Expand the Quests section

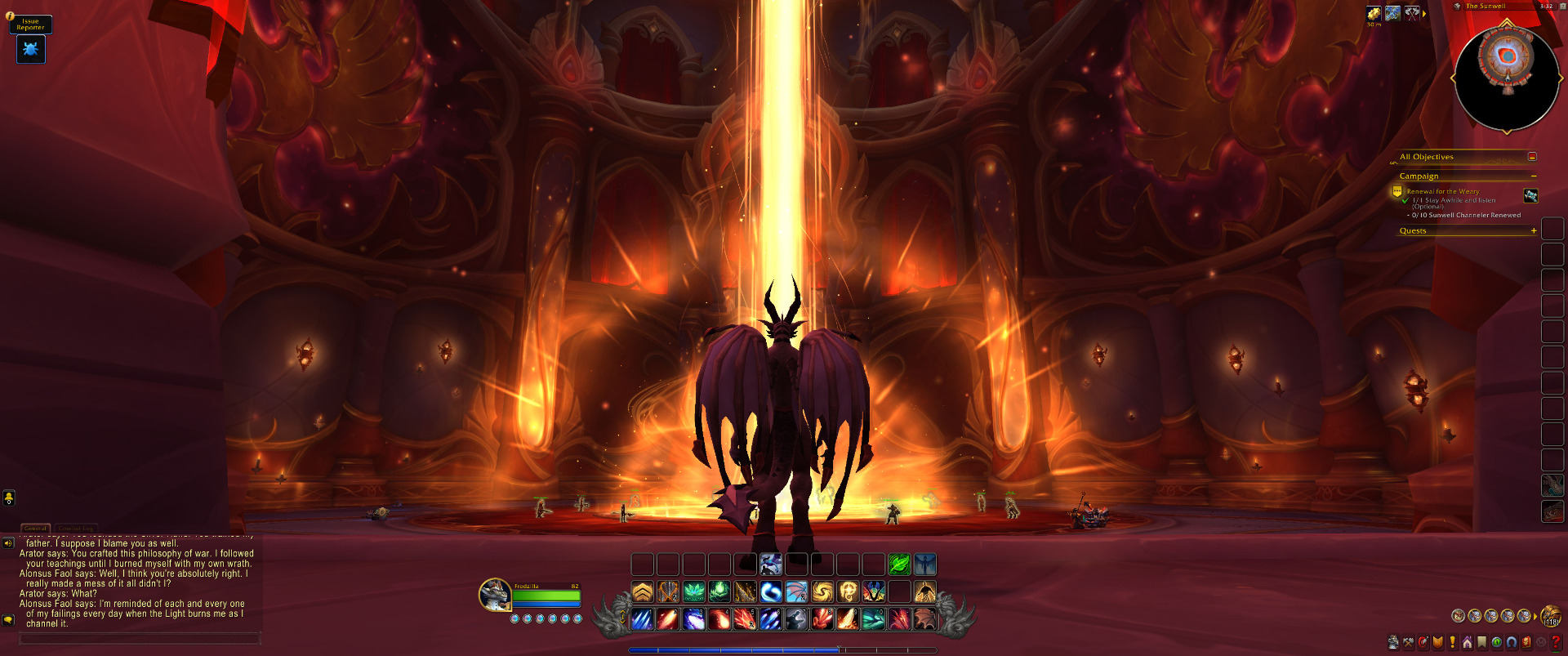coord(1533,231)
